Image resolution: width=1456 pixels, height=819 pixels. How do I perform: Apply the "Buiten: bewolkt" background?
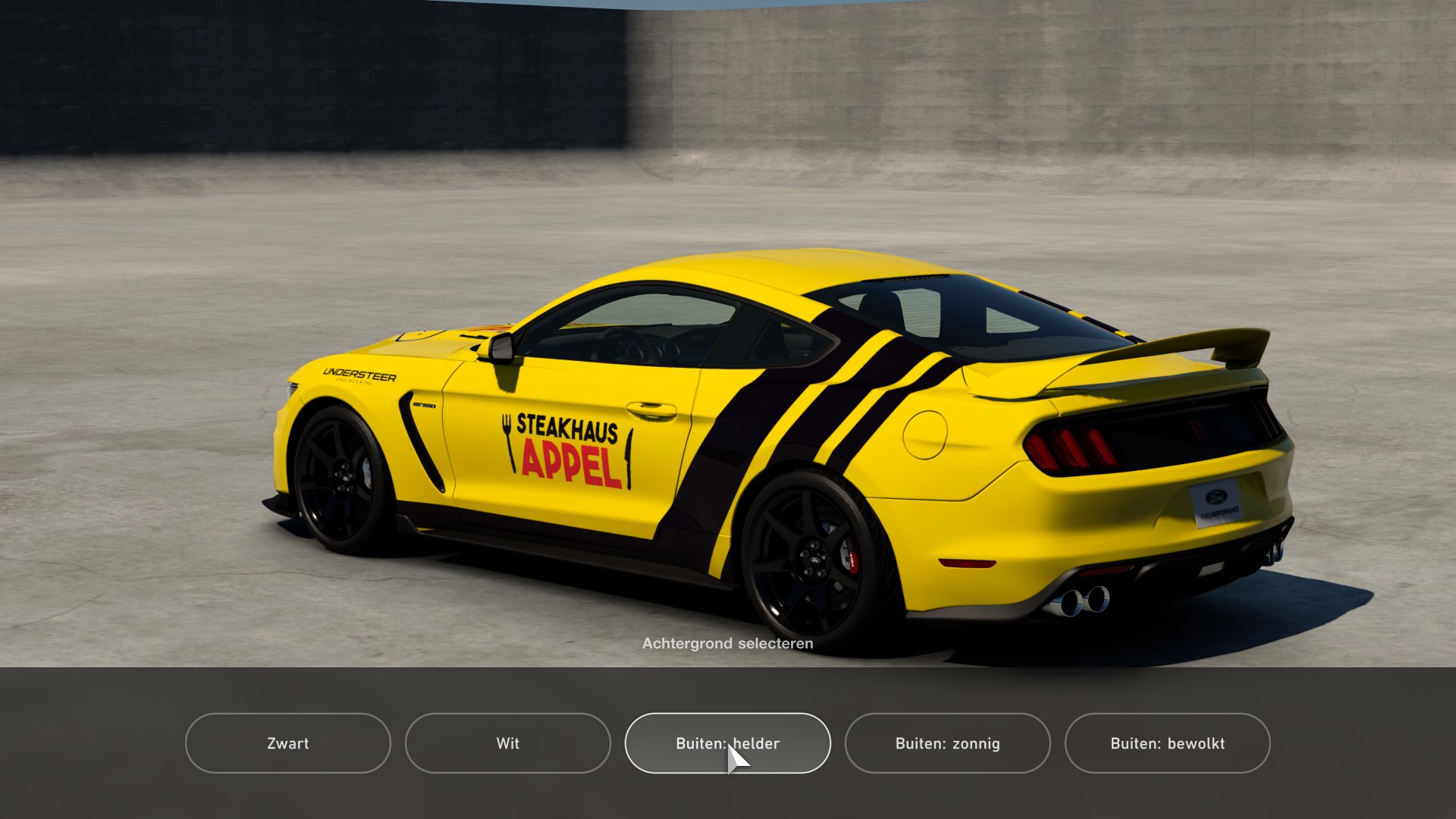1168,744
